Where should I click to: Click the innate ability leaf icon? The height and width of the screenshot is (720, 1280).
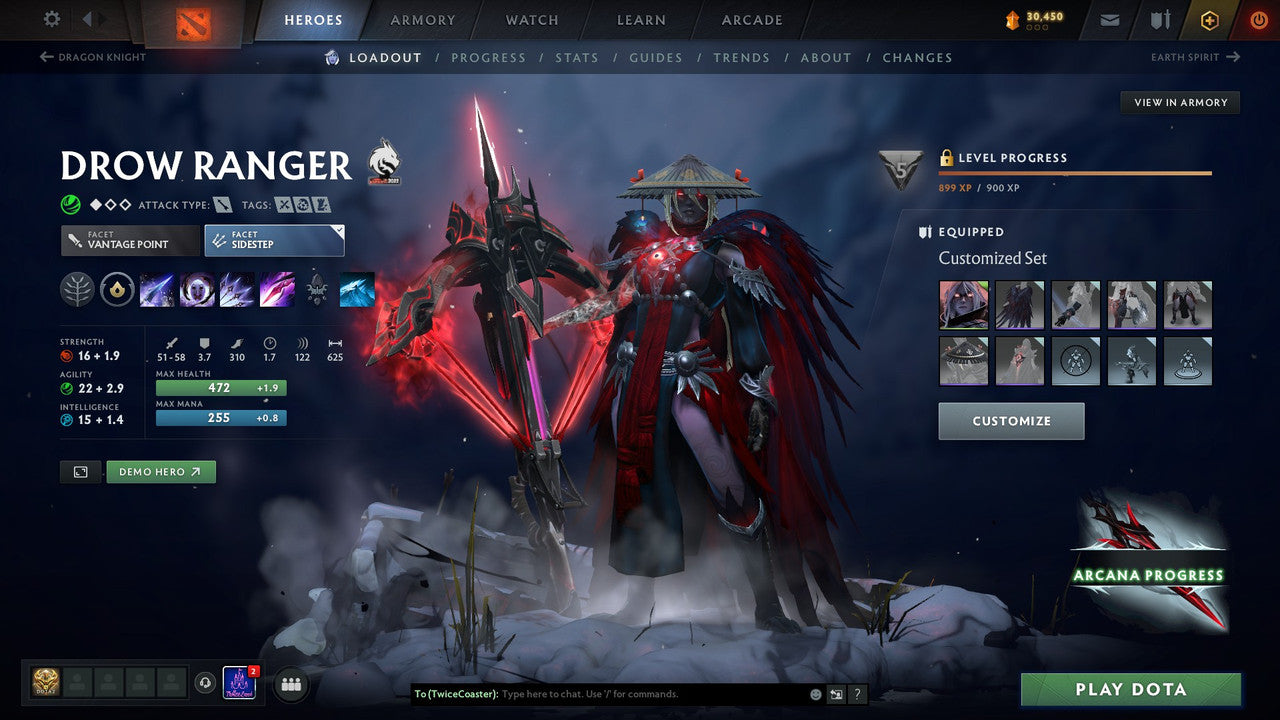78,290
